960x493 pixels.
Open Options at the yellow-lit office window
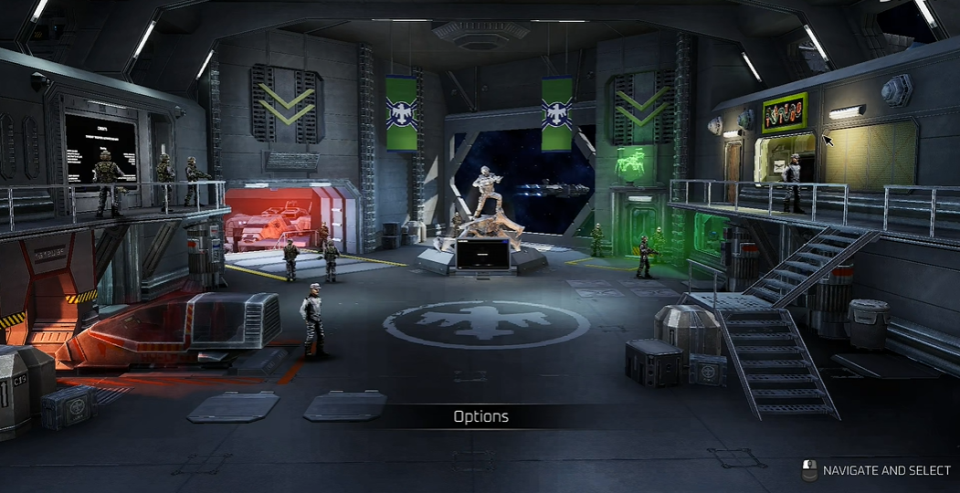[x=868, y=154]
